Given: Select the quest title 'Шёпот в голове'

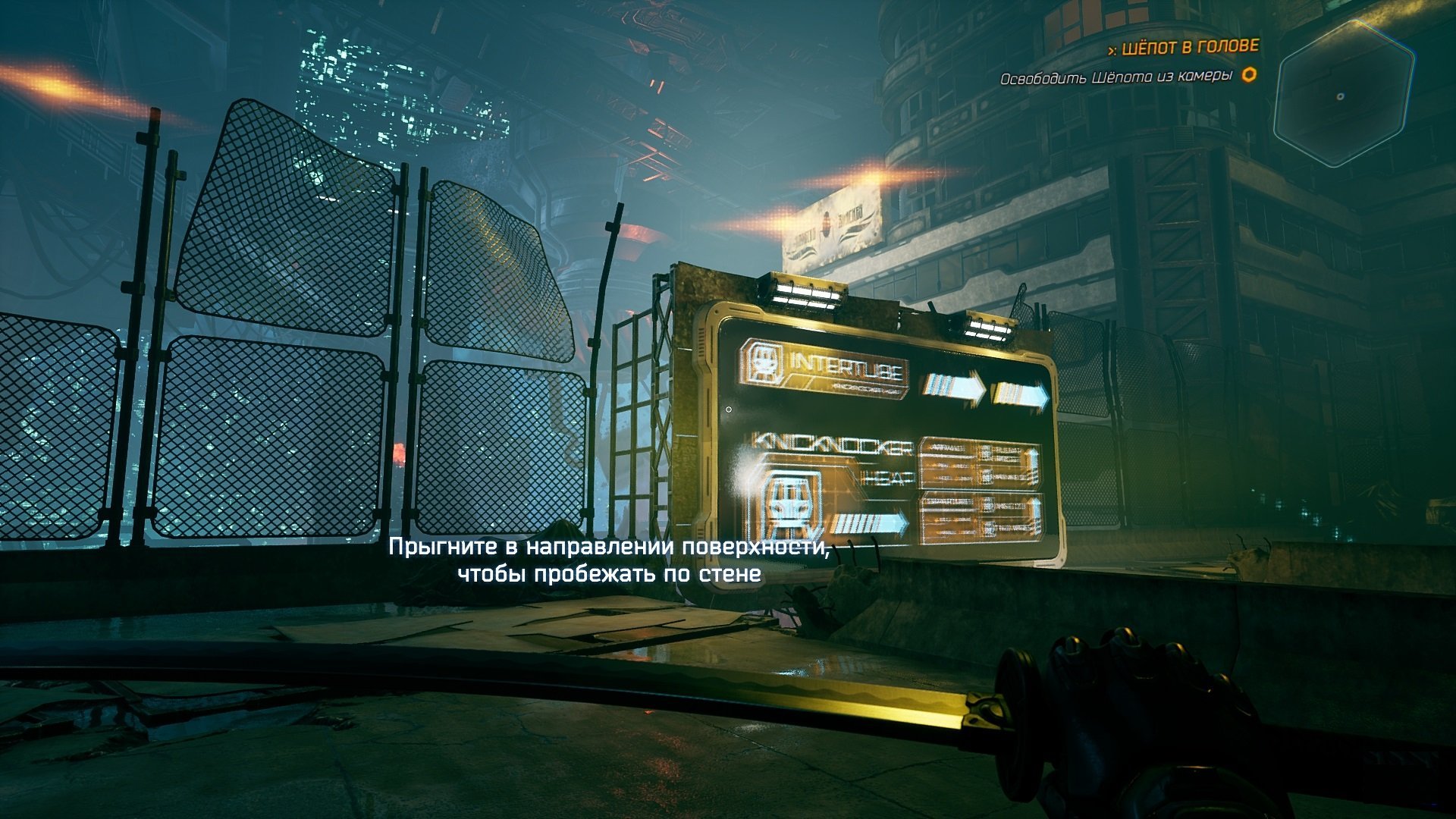Looking at the screenshot, I should 1189,48.
